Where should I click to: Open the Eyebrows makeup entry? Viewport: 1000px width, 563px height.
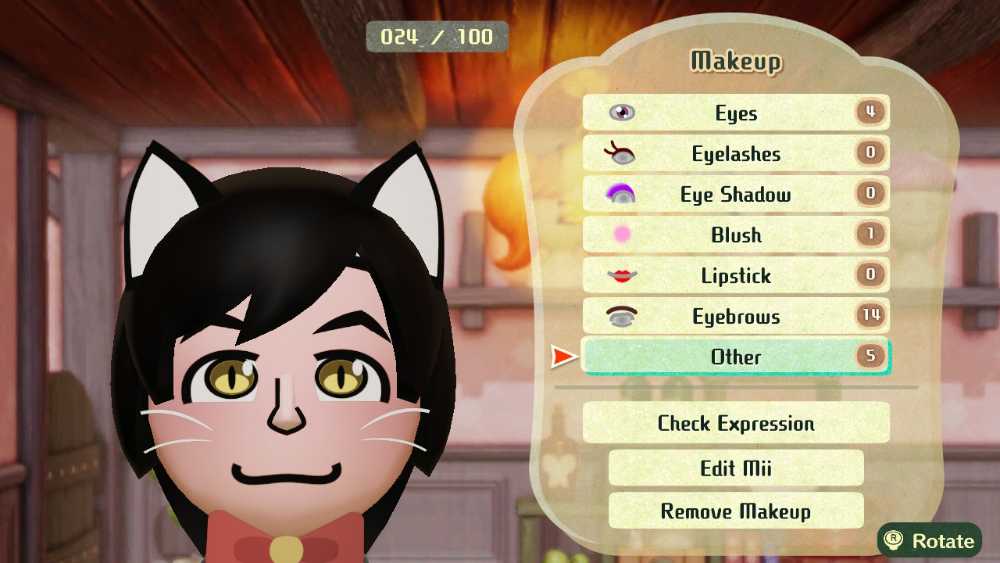[x=735, y=317]
